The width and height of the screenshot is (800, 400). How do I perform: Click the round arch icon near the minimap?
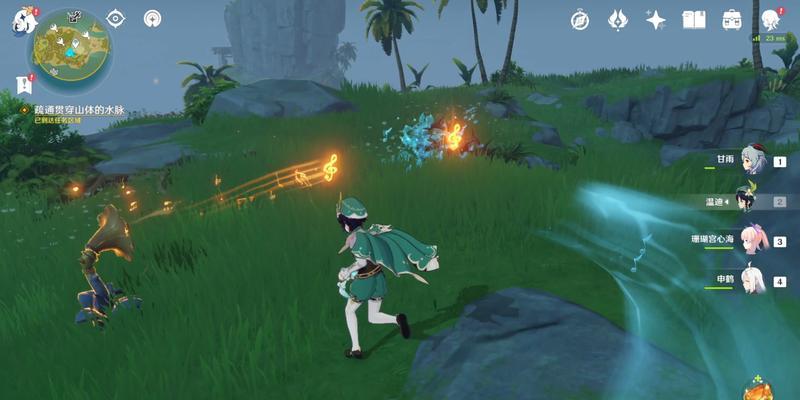coord(152,18)
